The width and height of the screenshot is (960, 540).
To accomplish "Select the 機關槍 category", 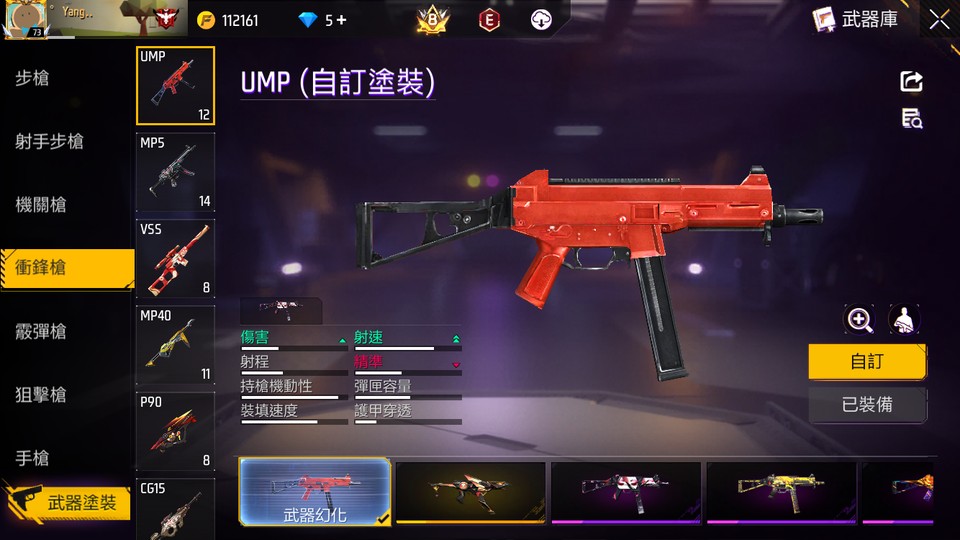I will (41, 205).
